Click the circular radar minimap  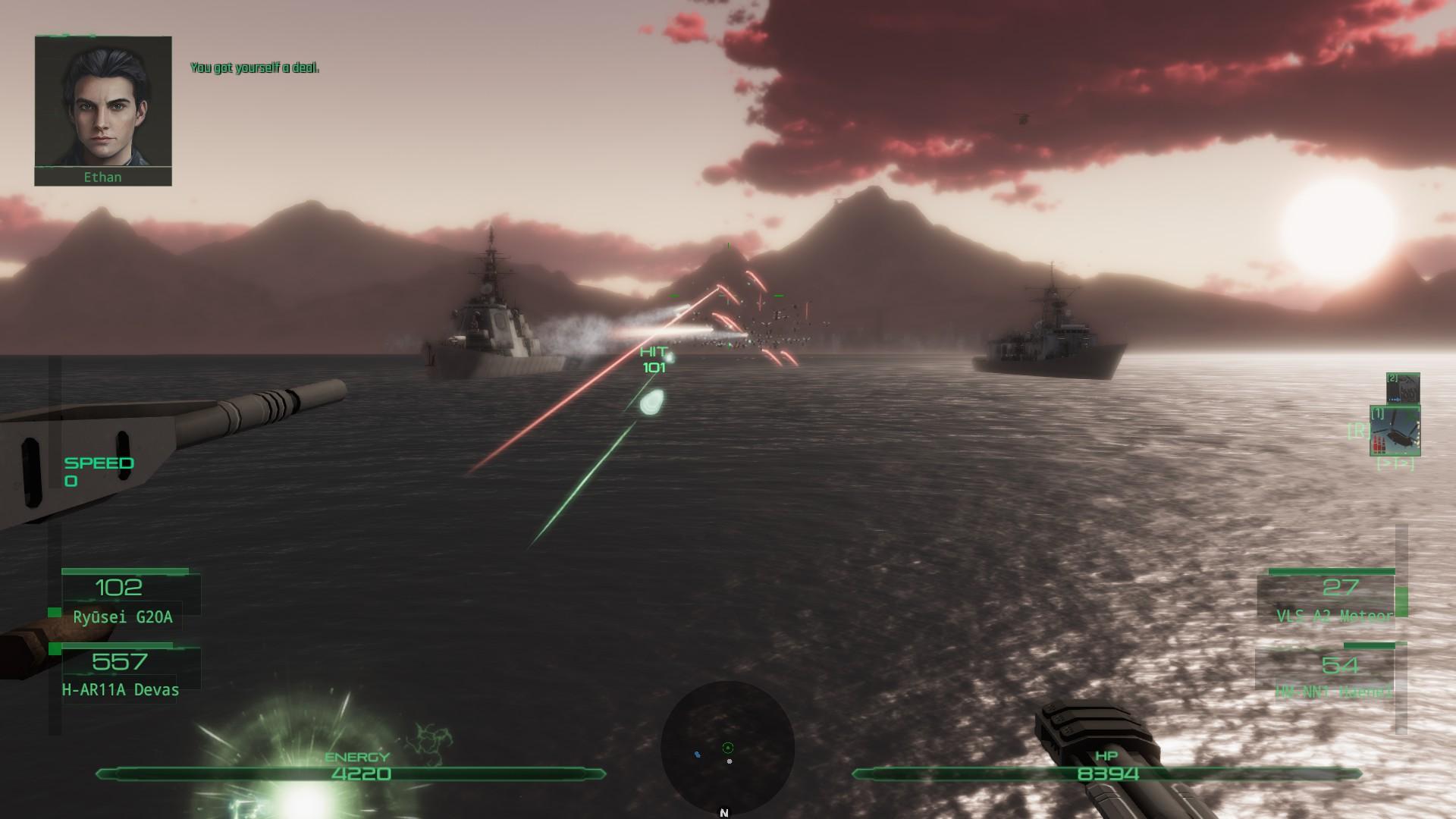(x=727, y=748)
